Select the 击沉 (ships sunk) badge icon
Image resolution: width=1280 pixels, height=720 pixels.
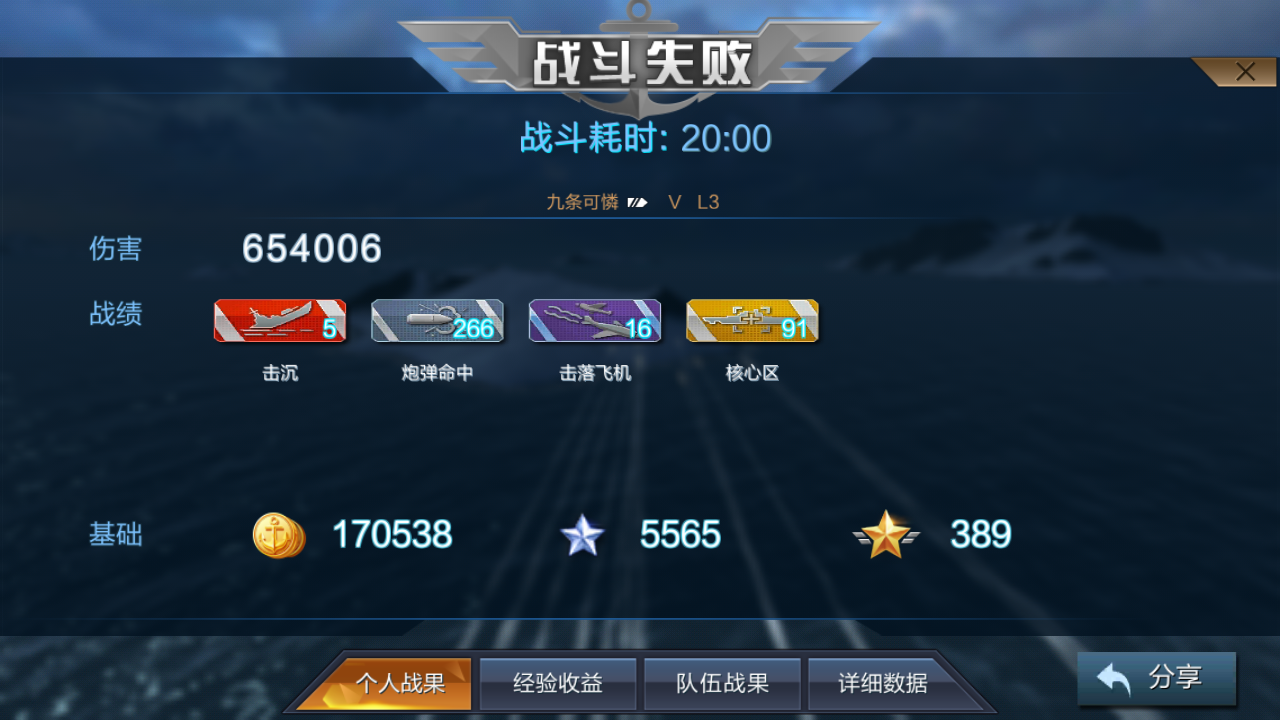pos(280,320)
